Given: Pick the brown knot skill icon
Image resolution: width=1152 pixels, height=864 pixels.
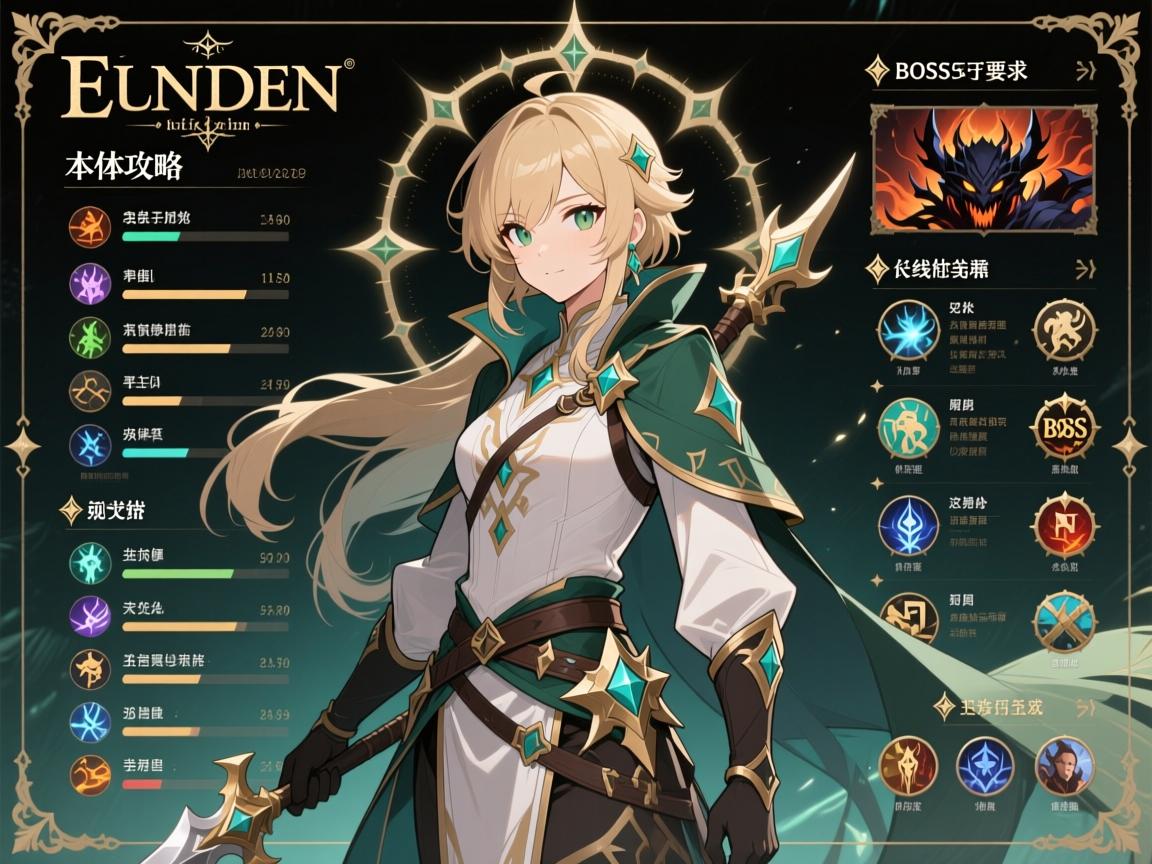Looking at the screenshot, I should coord(89,391).
